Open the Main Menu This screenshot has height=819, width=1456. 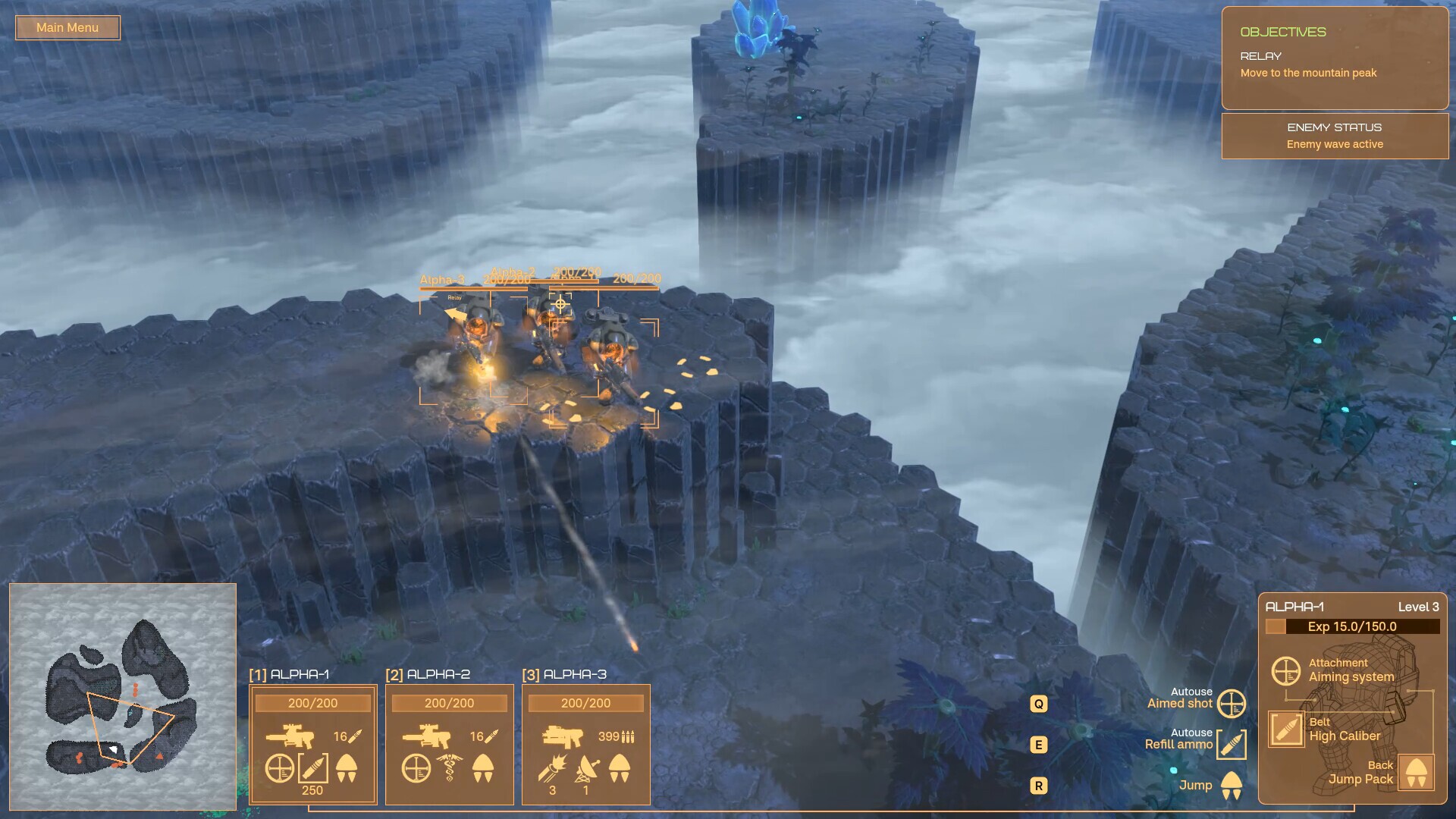67,27
